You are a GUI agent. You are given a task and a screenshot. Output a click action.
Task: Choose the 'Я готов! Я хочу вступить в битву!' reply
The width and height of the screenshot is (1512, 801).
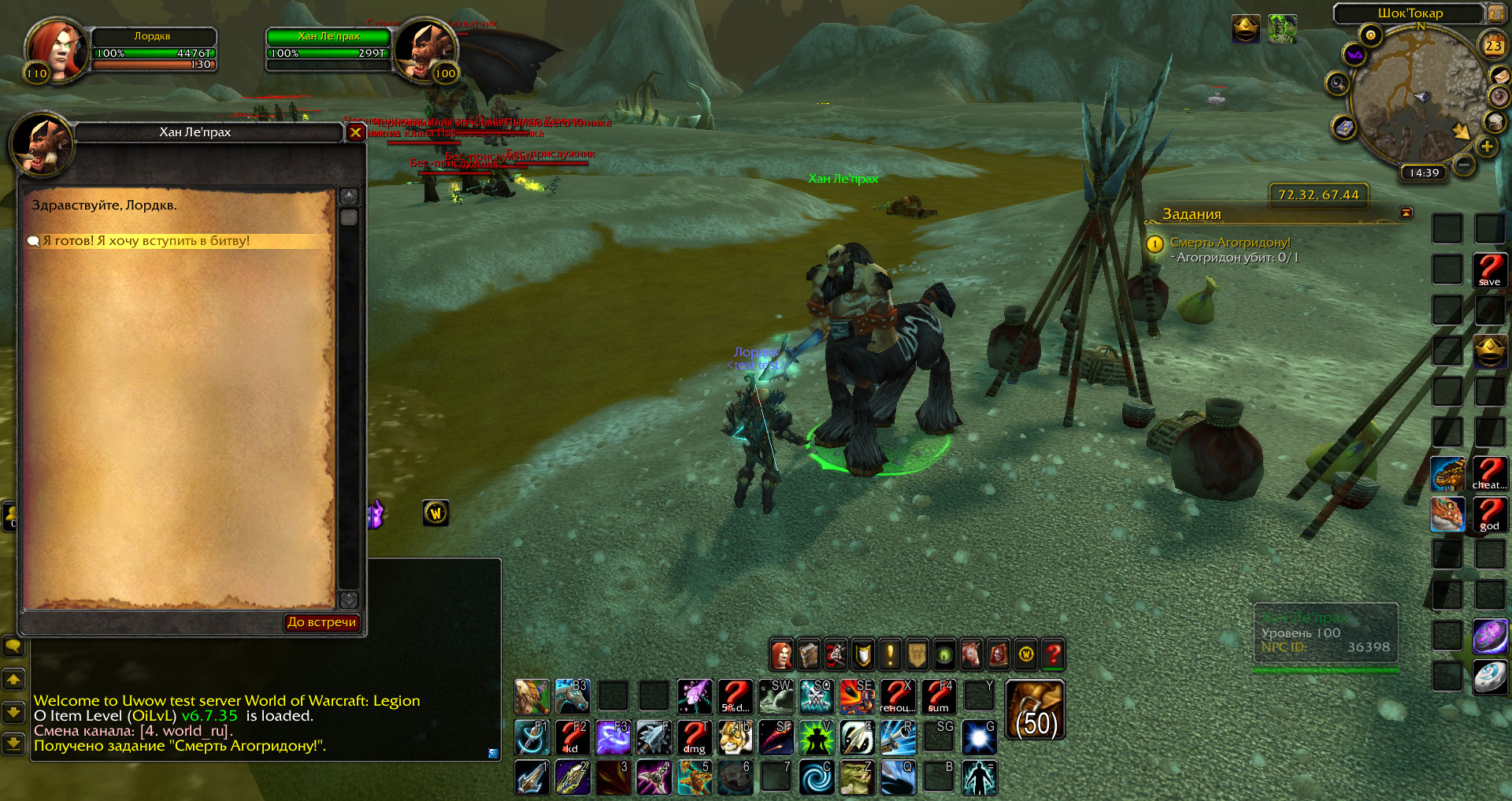(x=146, y=241)
